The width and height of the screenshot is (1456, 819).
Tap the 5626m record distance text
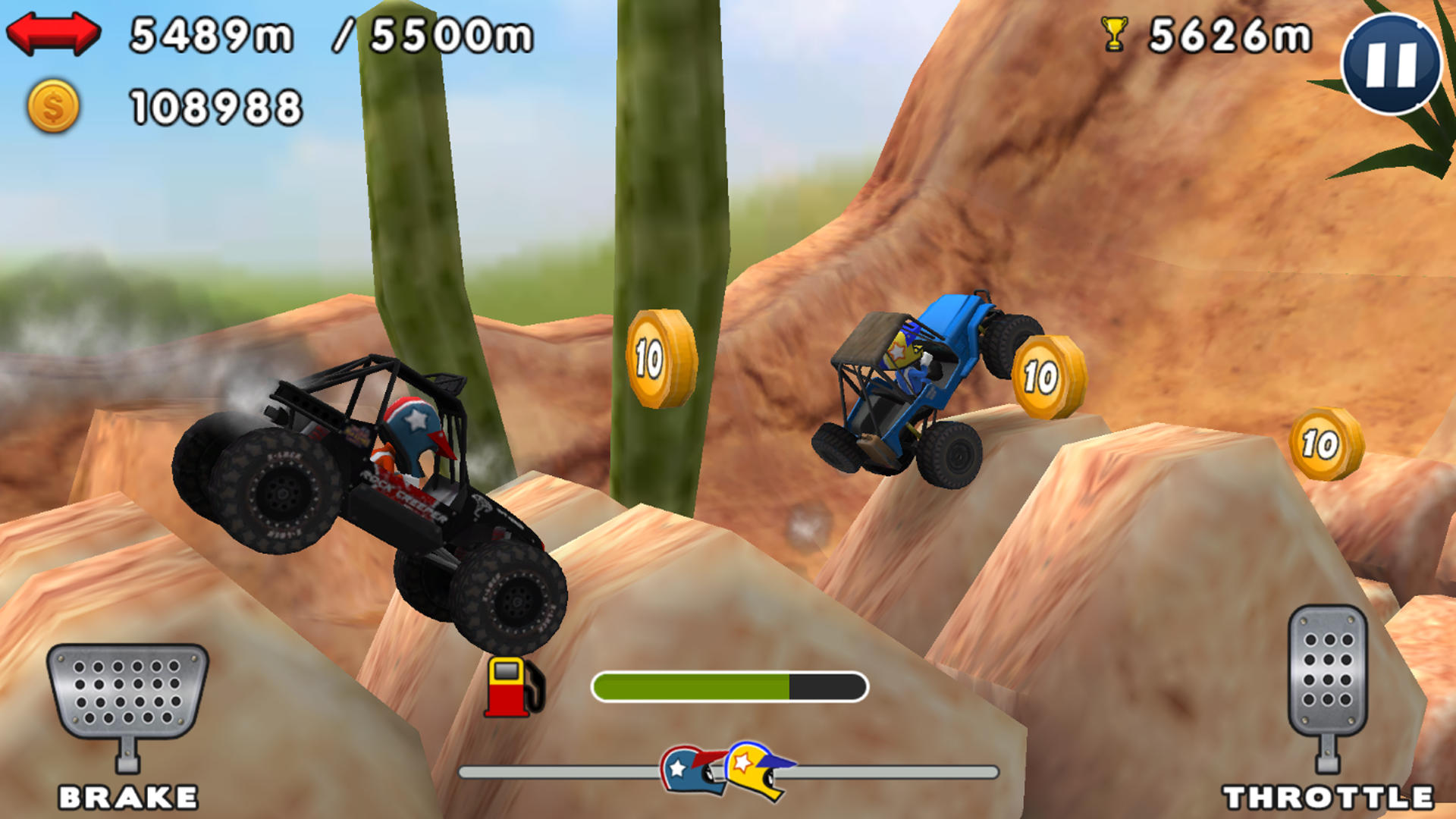click(1232, 34)
